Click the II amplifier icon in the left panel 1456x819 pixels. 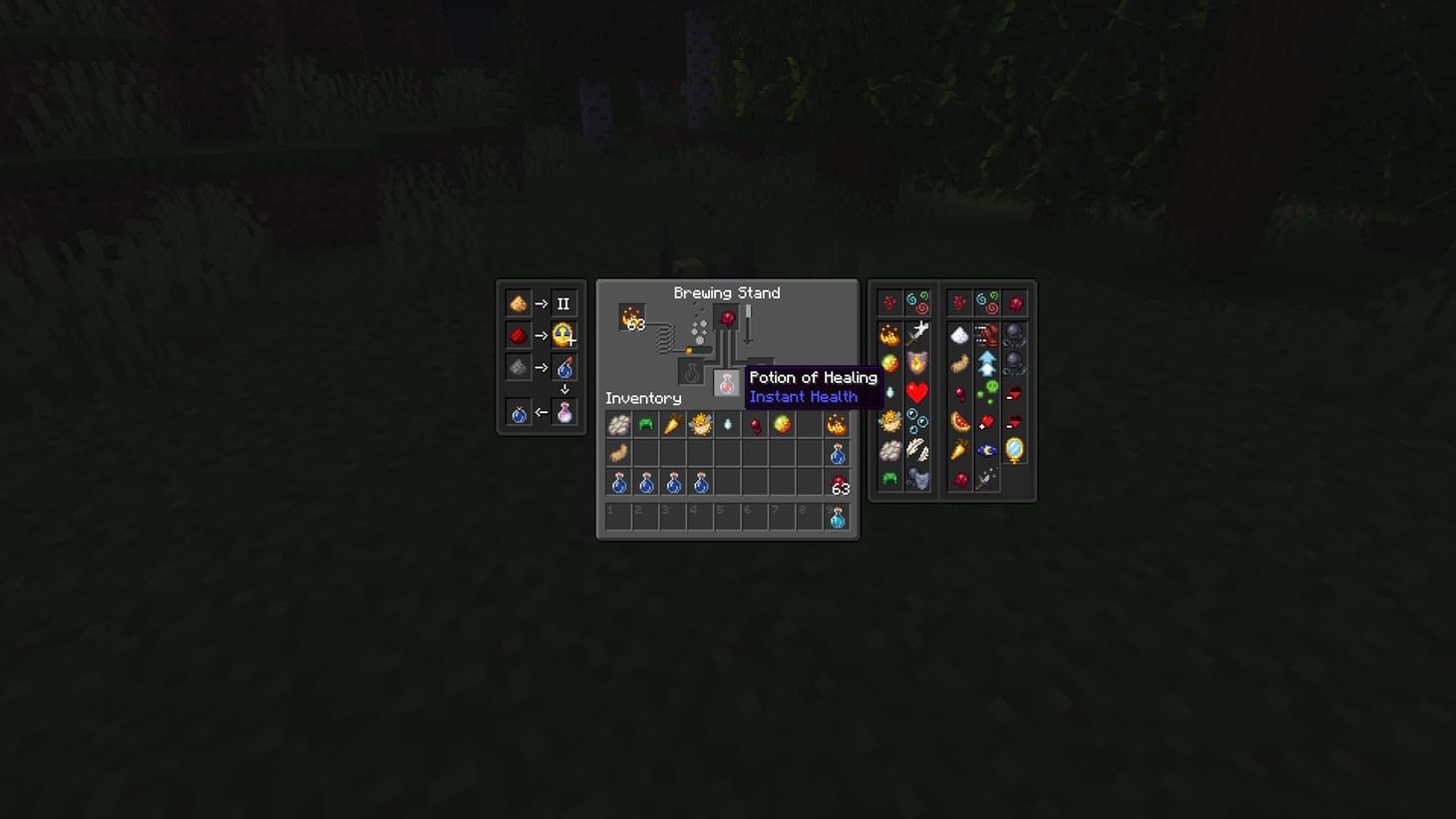coord(563,303)
